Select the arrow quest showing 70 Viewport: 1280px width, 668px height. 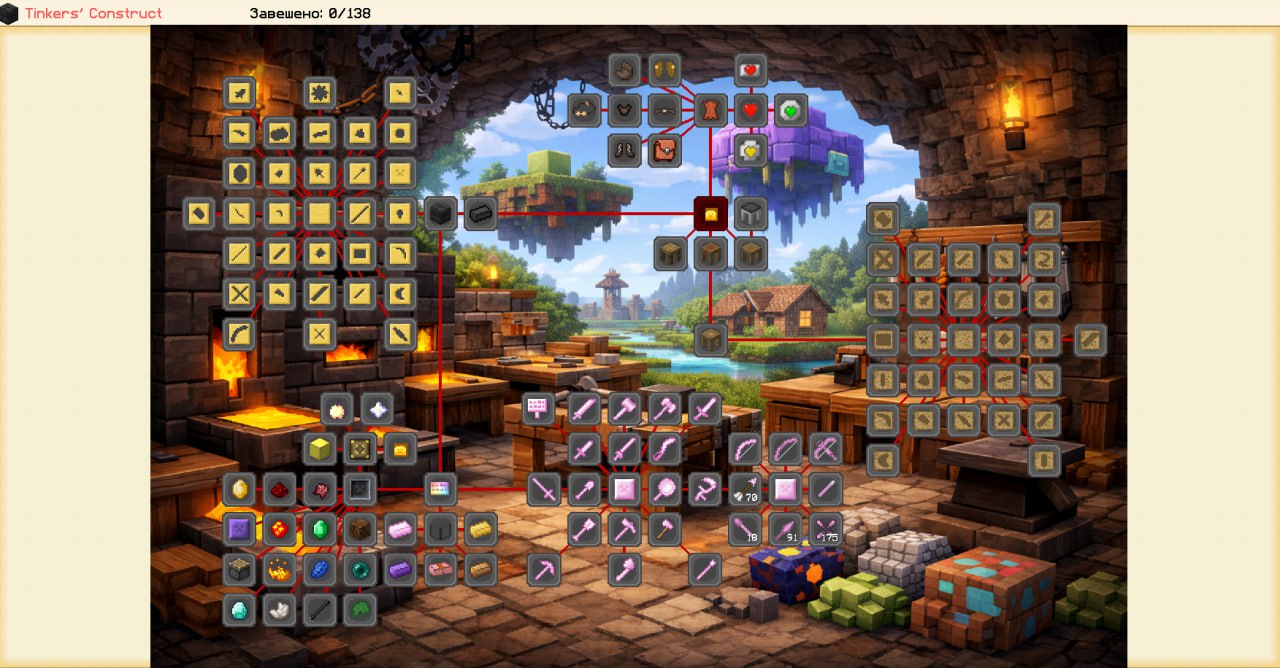coord(745,489)
